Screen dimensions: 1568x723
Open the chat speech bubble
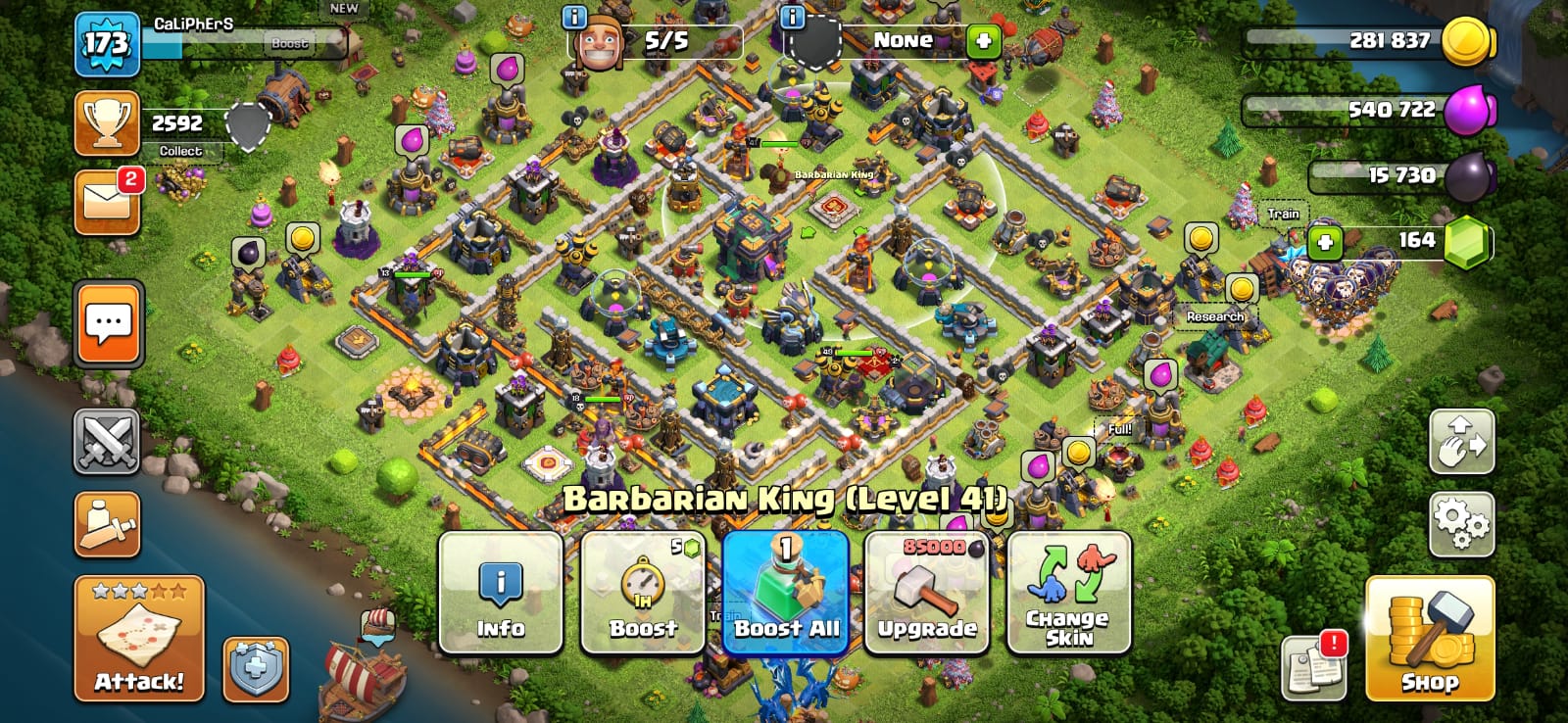tap(109, 323)
